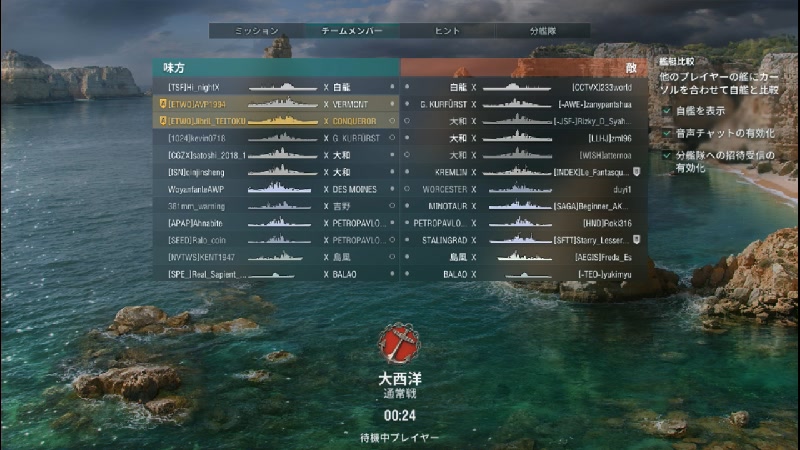800x450 pixels.
Task: Choose ally AVP1994 with VERMONT
Action: pyautogui.click(x=275, y=104)
